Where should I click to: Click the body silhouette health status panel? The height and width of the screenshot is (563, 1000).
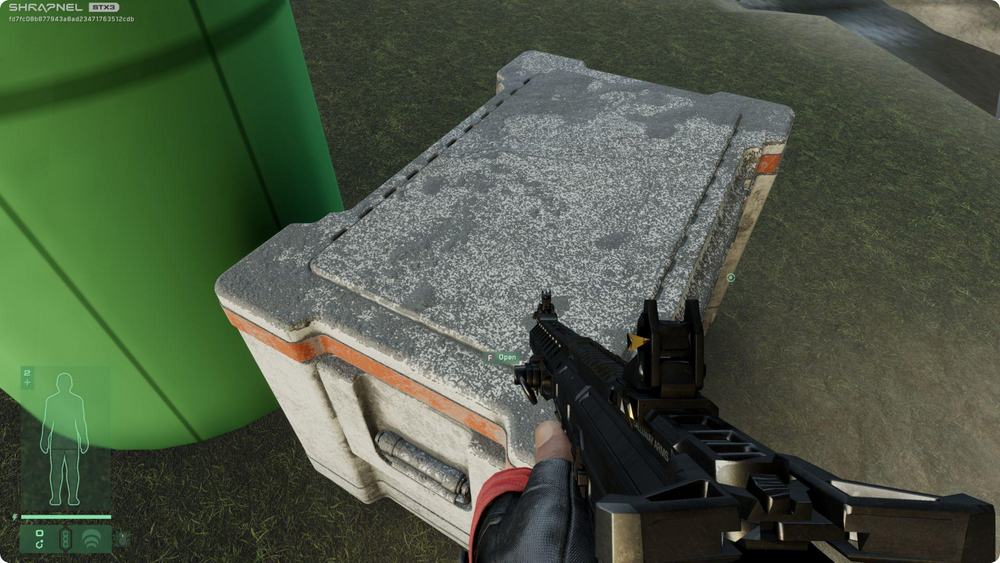(64, 438)
